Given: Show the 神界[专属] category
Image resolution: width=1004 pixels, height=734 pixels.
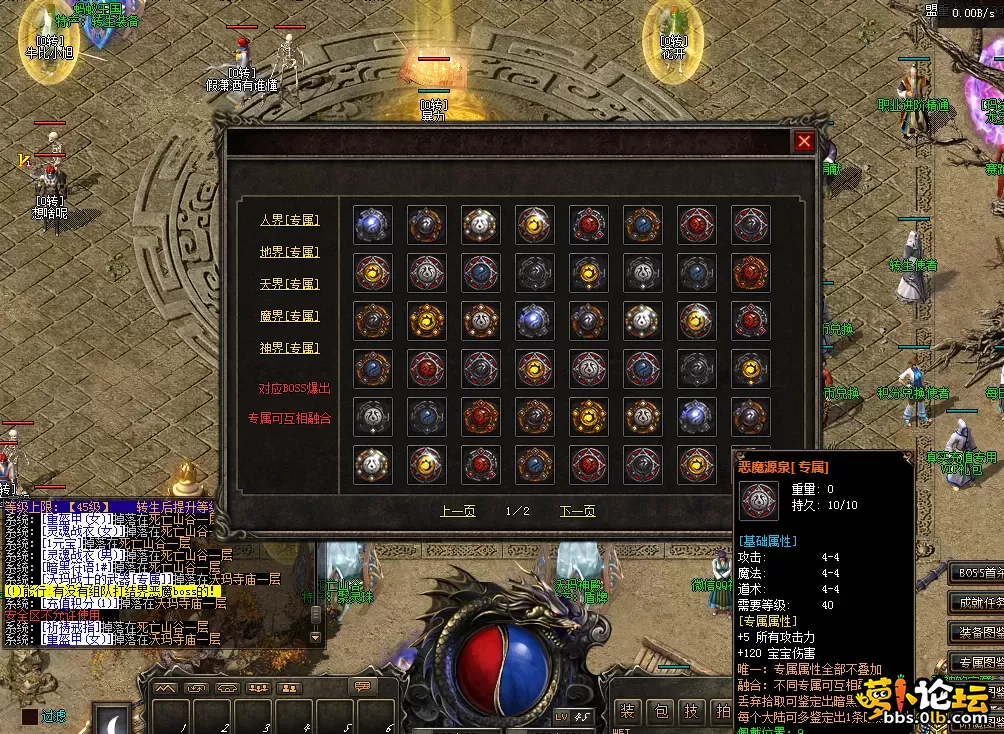Looking at the screenshot, I should click(288, 348).
